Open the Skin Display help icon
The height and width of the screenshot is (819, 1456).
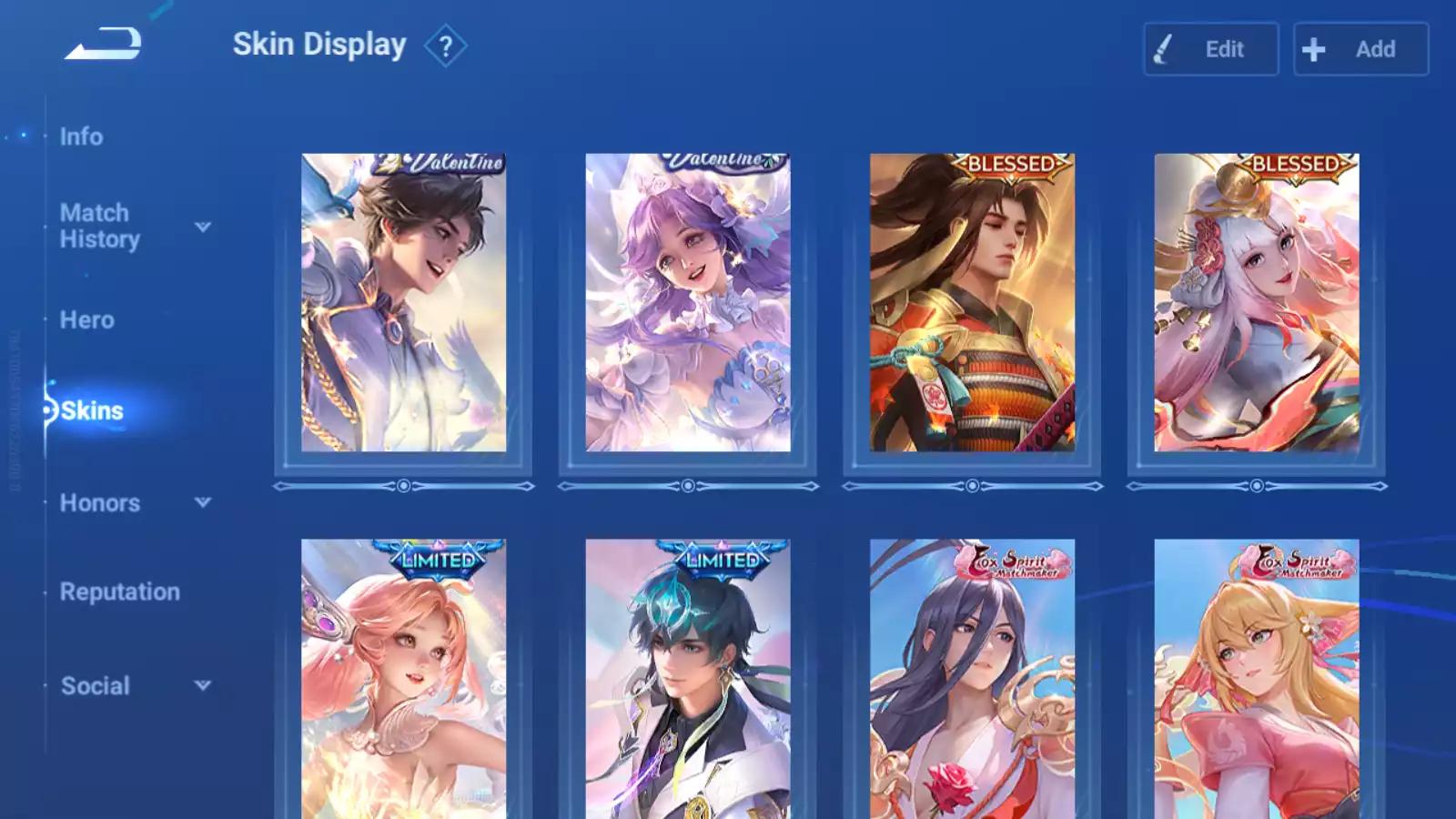(x=445, y=46)
